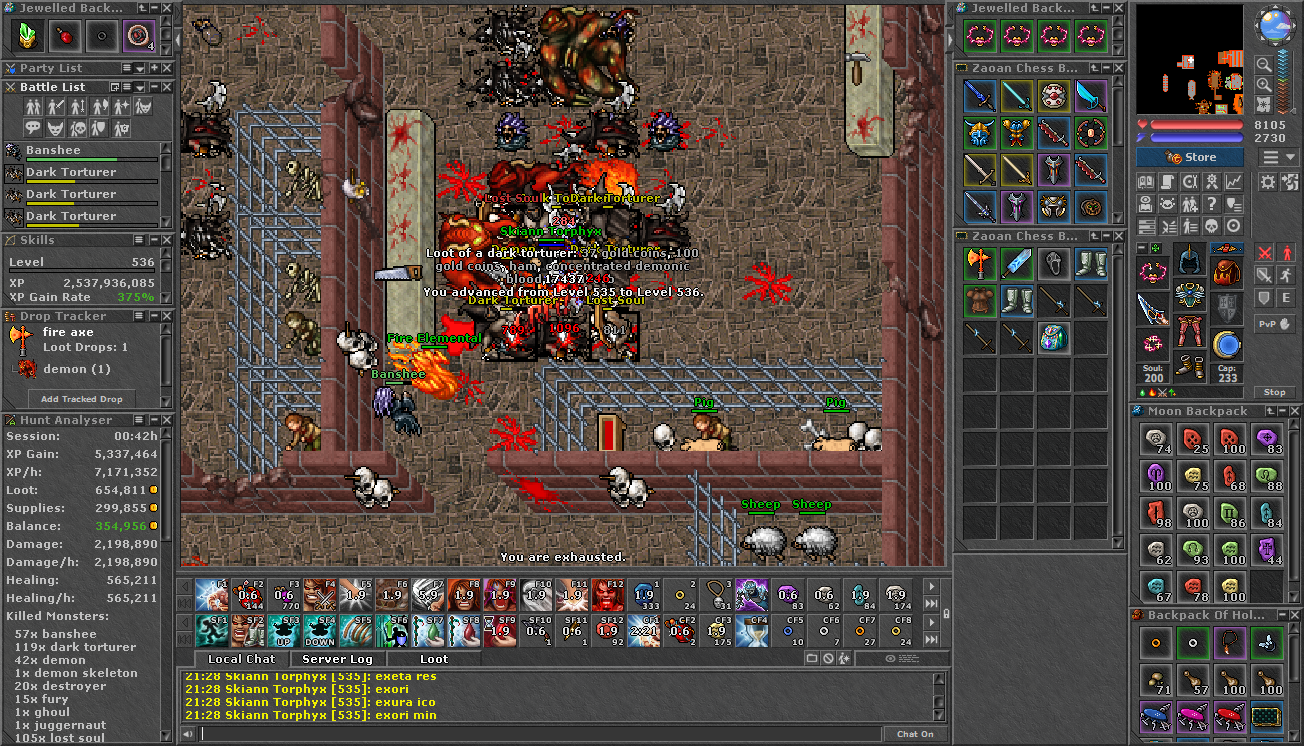This screenshot has height=746, width=1304.
Task: Toggle the PvP mode button
Action: coord(1274,324)
